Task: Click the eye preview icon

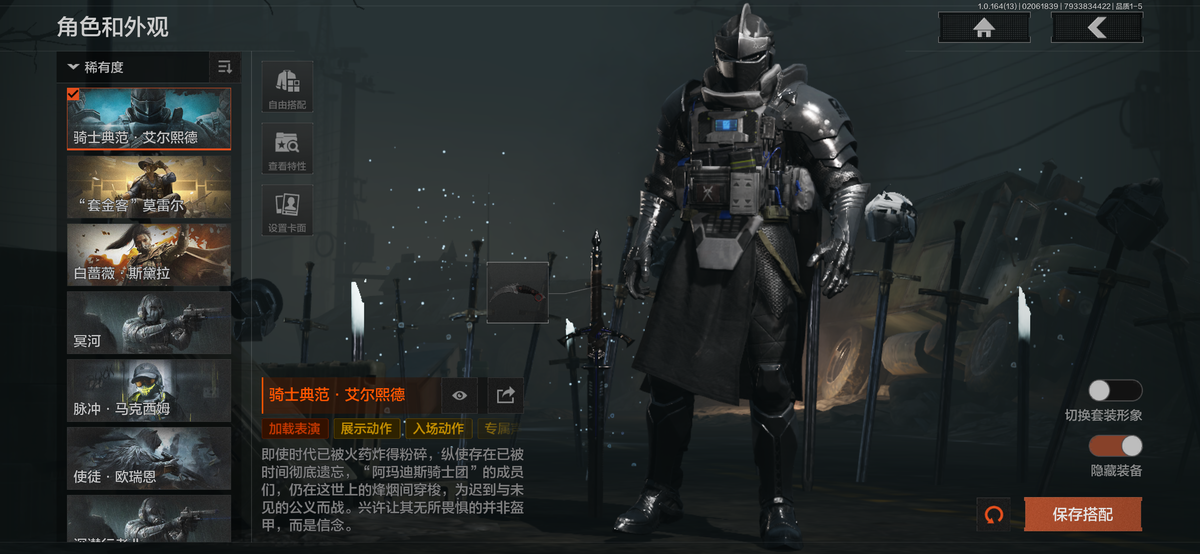Action: tap(459, 396)
